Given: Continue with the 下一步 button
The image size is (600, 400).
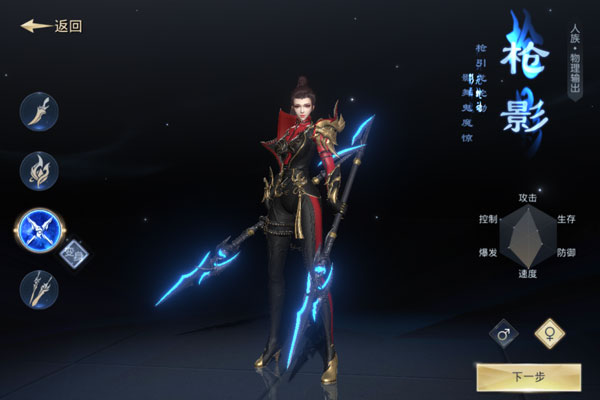Looking at the screenshot, I should [528, 377].
